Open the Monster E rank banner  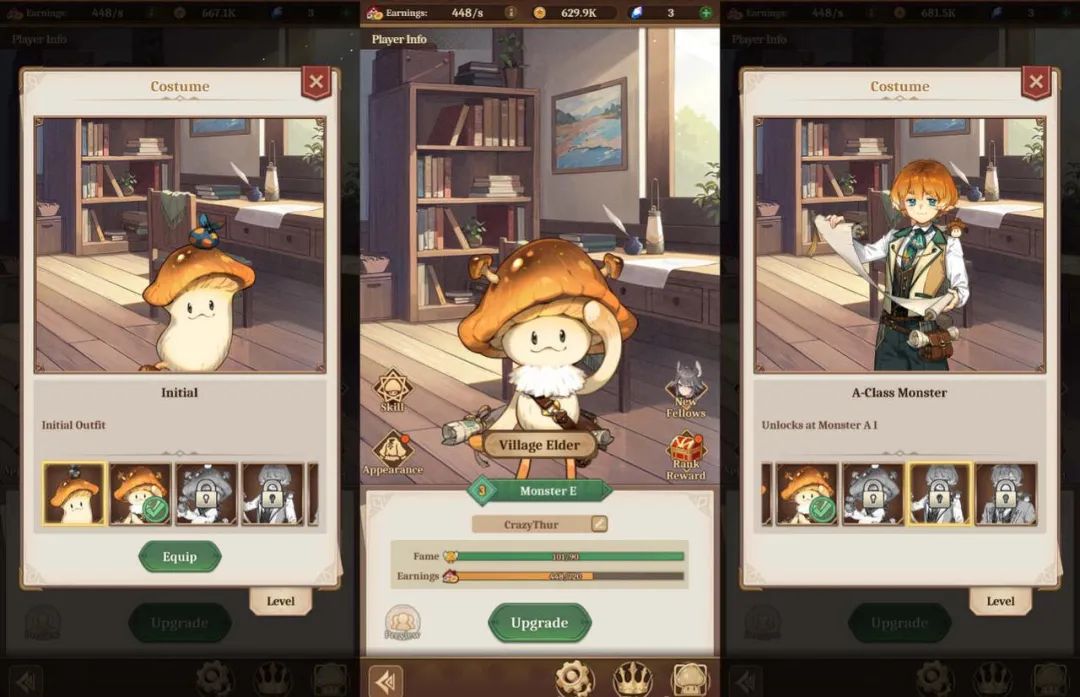tap(540, 490)
